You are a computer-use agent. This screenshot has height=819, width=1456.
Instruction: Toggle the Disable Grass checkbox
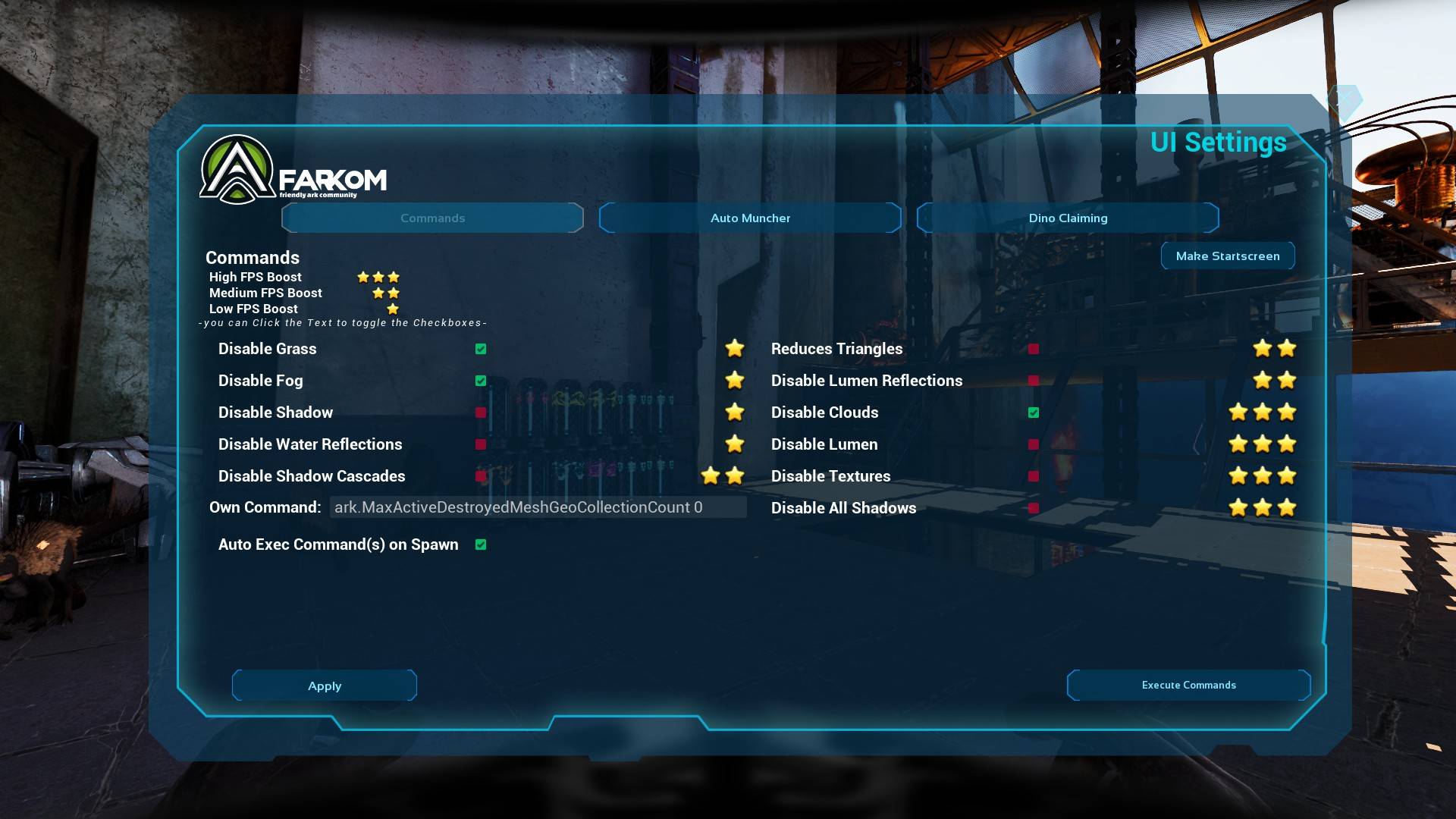pyautogui.click(x=481, y=349)
